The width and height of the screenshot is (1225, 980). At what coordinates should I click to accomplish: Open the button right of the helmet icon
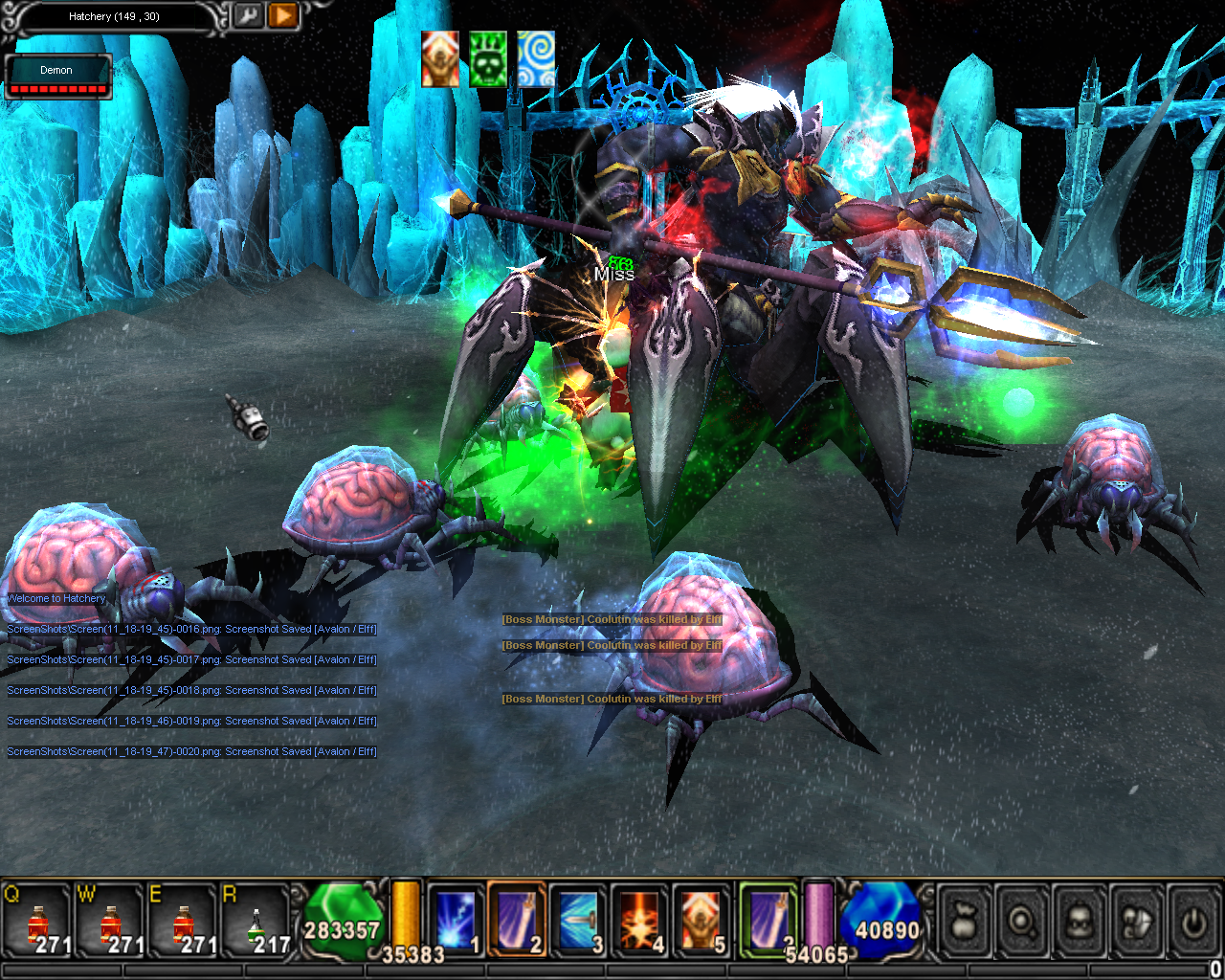pyautogui.click(x=1137, y=922)
